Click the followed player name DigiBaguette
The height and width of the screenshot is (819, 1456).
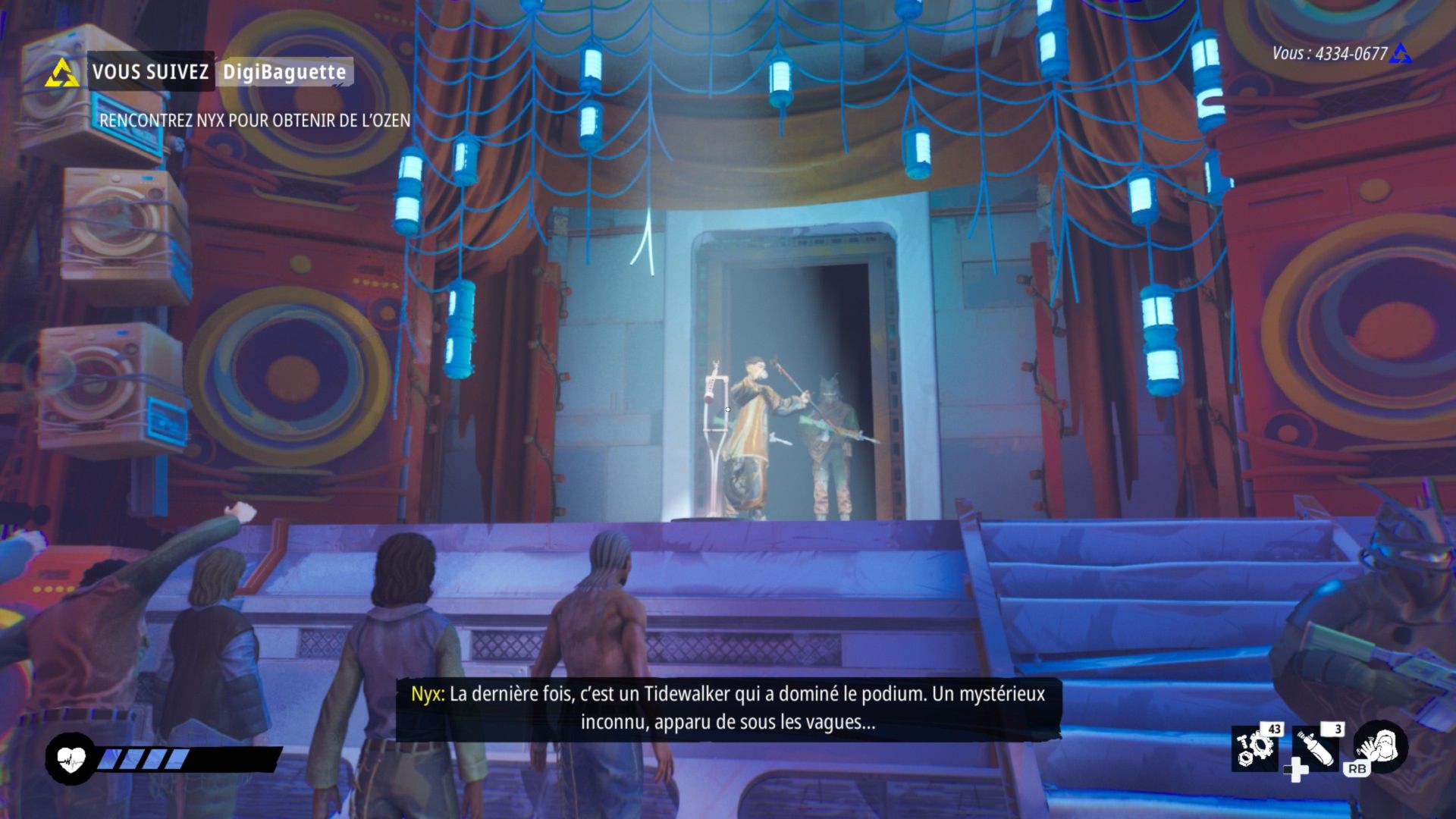click(x=284, y=73)
